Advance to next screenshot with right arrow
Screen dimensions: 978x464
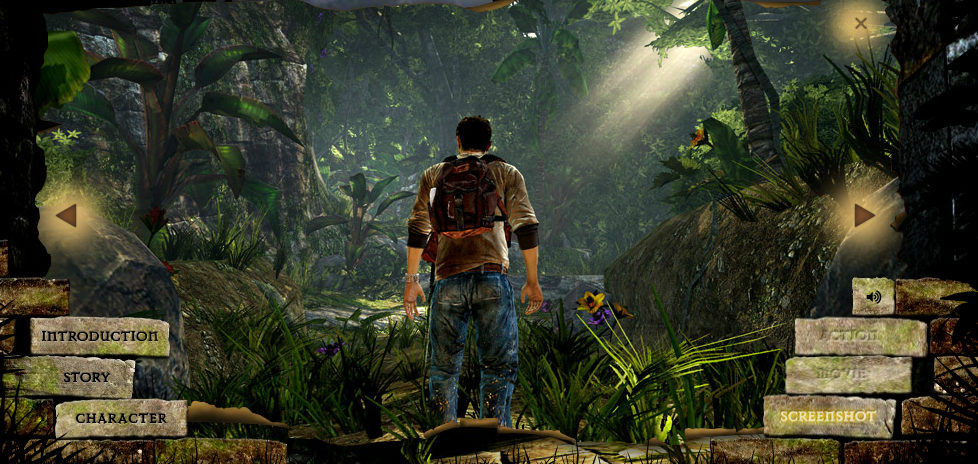[864, 215]
